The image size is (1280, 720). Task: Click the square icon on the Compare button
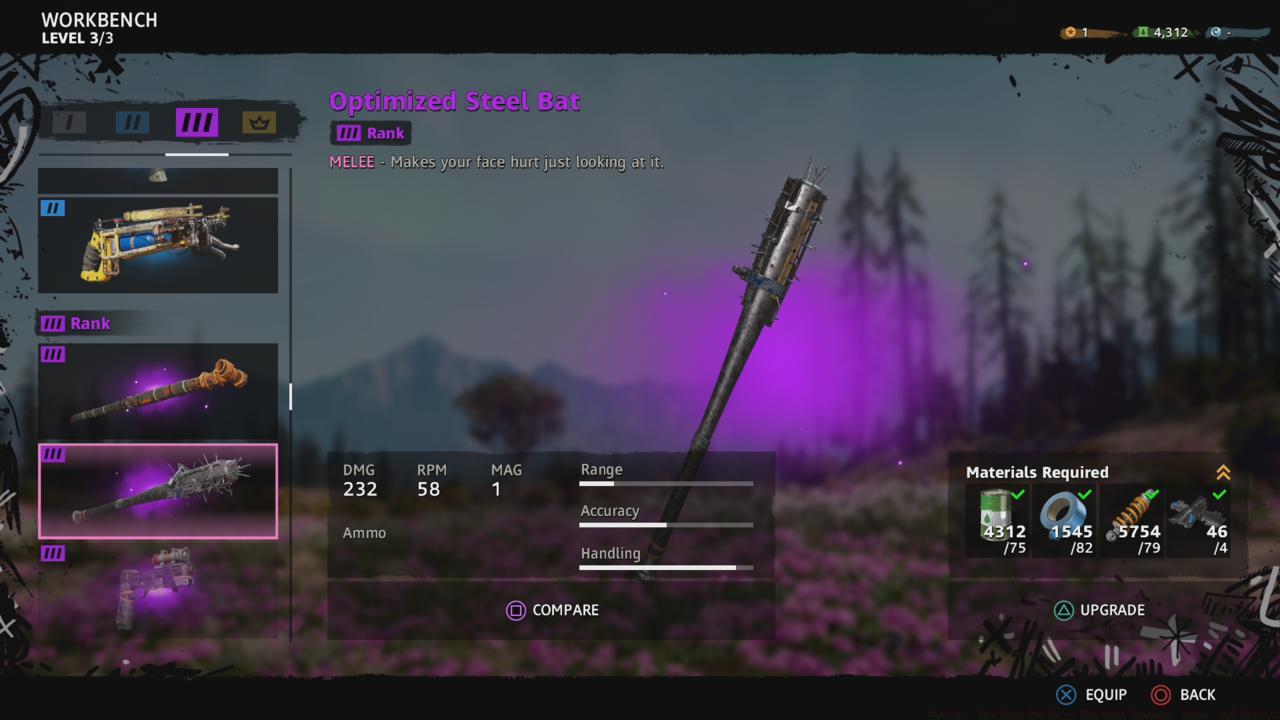pyautogui.click(x=515, y=609)
